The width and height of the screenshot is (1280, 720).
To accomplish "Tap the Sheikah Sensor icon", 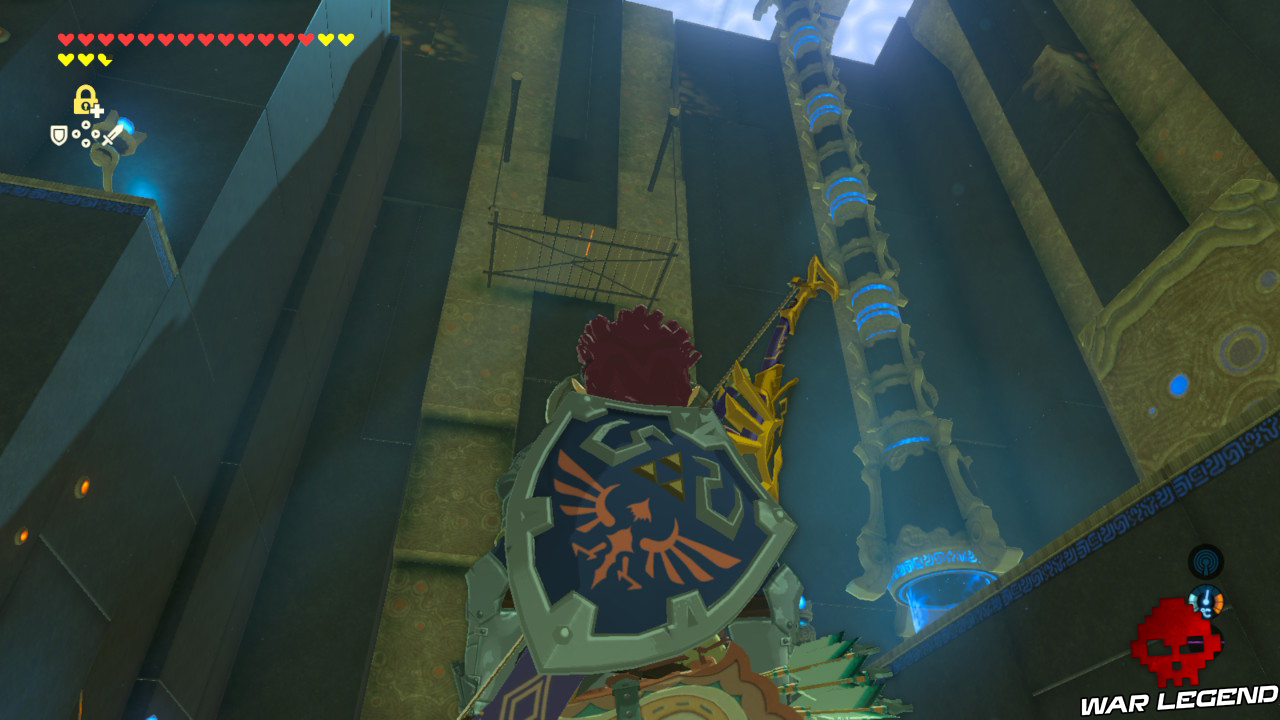I will pos(1205,561).
